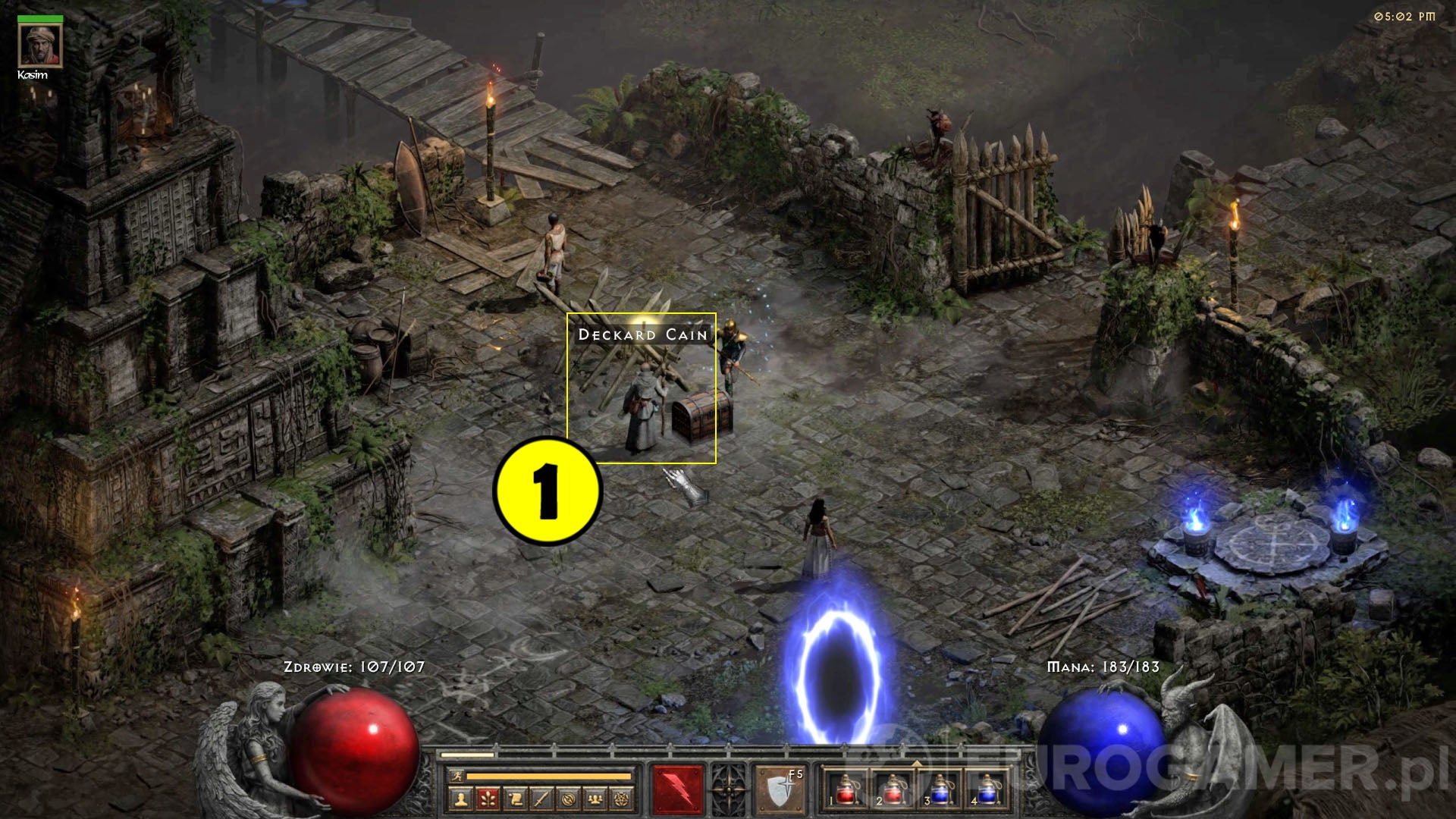Open the quest log scroll icon
The image size is (1456, 819).
click(516, 800)
